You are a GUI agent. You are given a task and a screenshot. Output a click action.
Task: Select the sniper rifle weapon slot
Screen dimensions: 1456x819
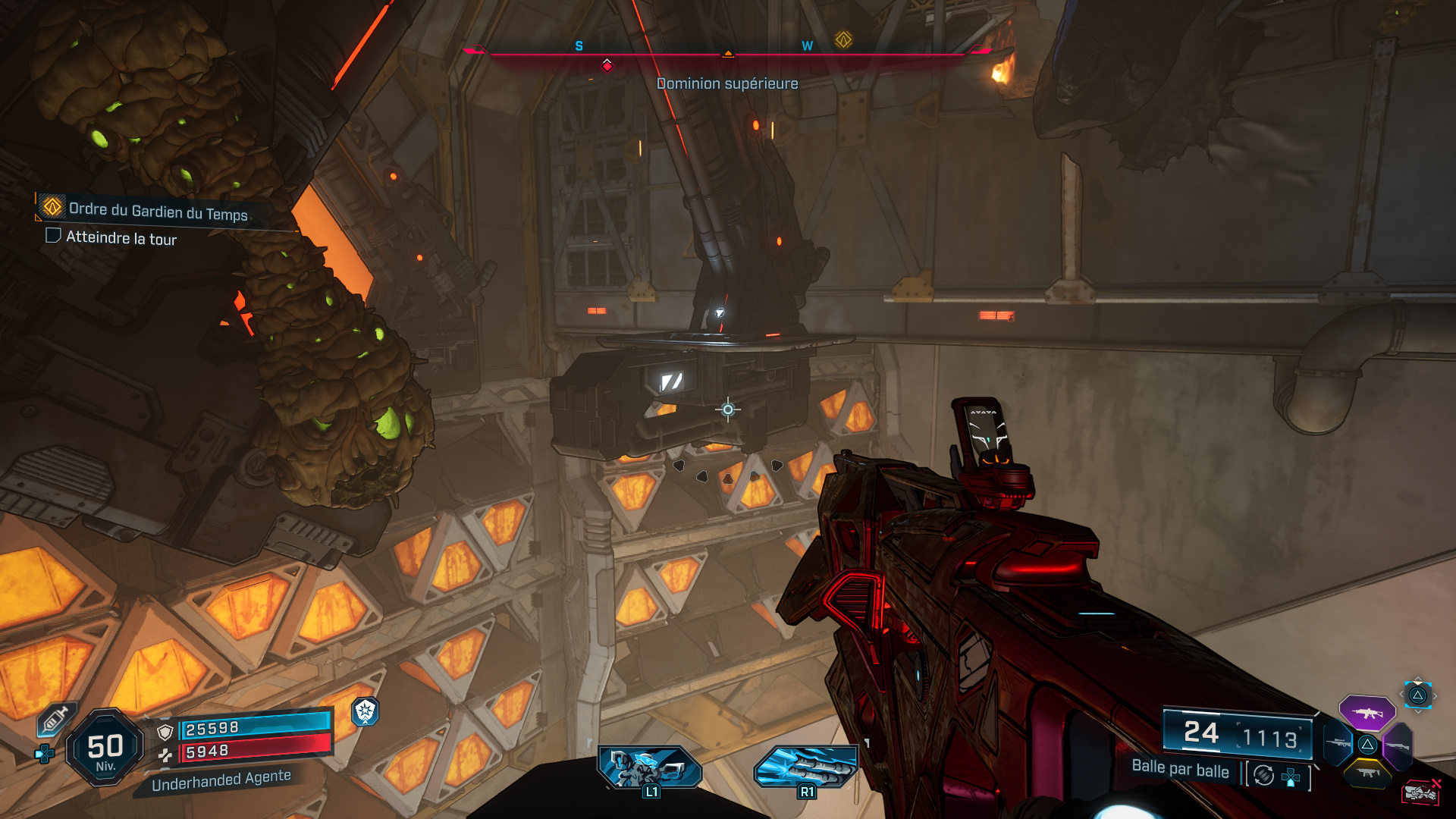[x=1338, y=743]
